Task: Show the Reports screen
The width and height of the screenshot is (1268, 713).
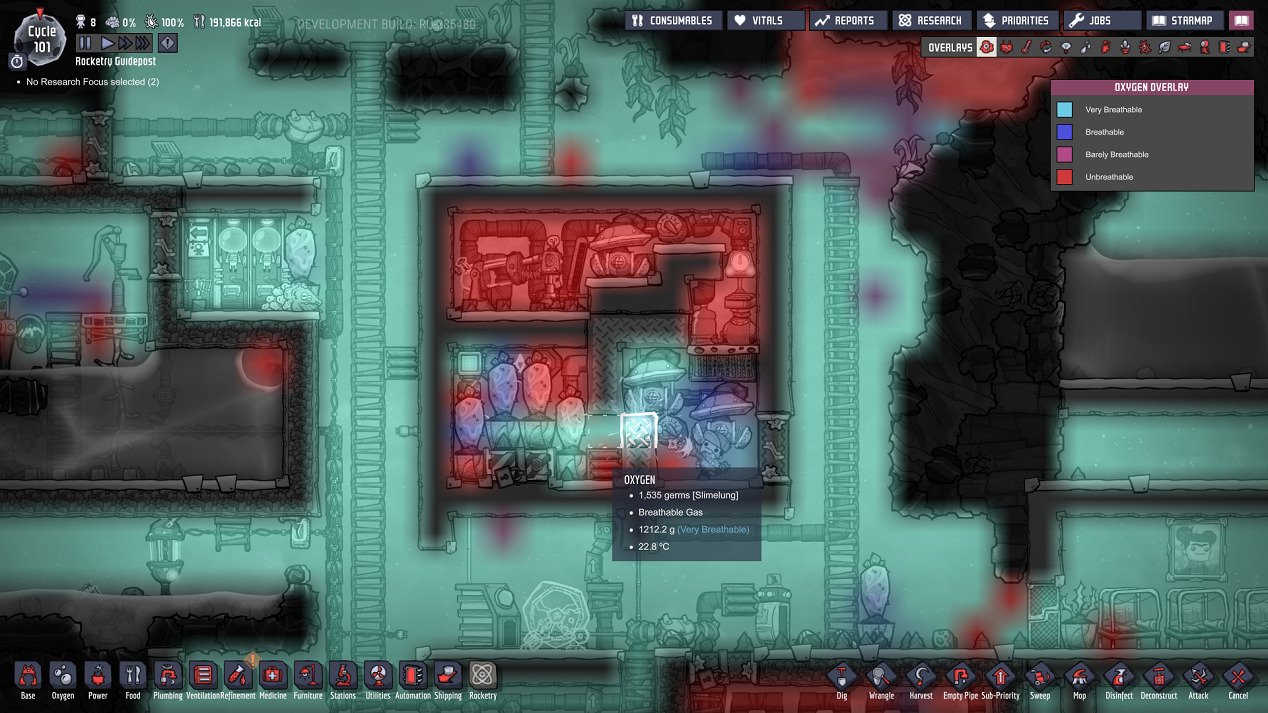Action: pos(847,20)
